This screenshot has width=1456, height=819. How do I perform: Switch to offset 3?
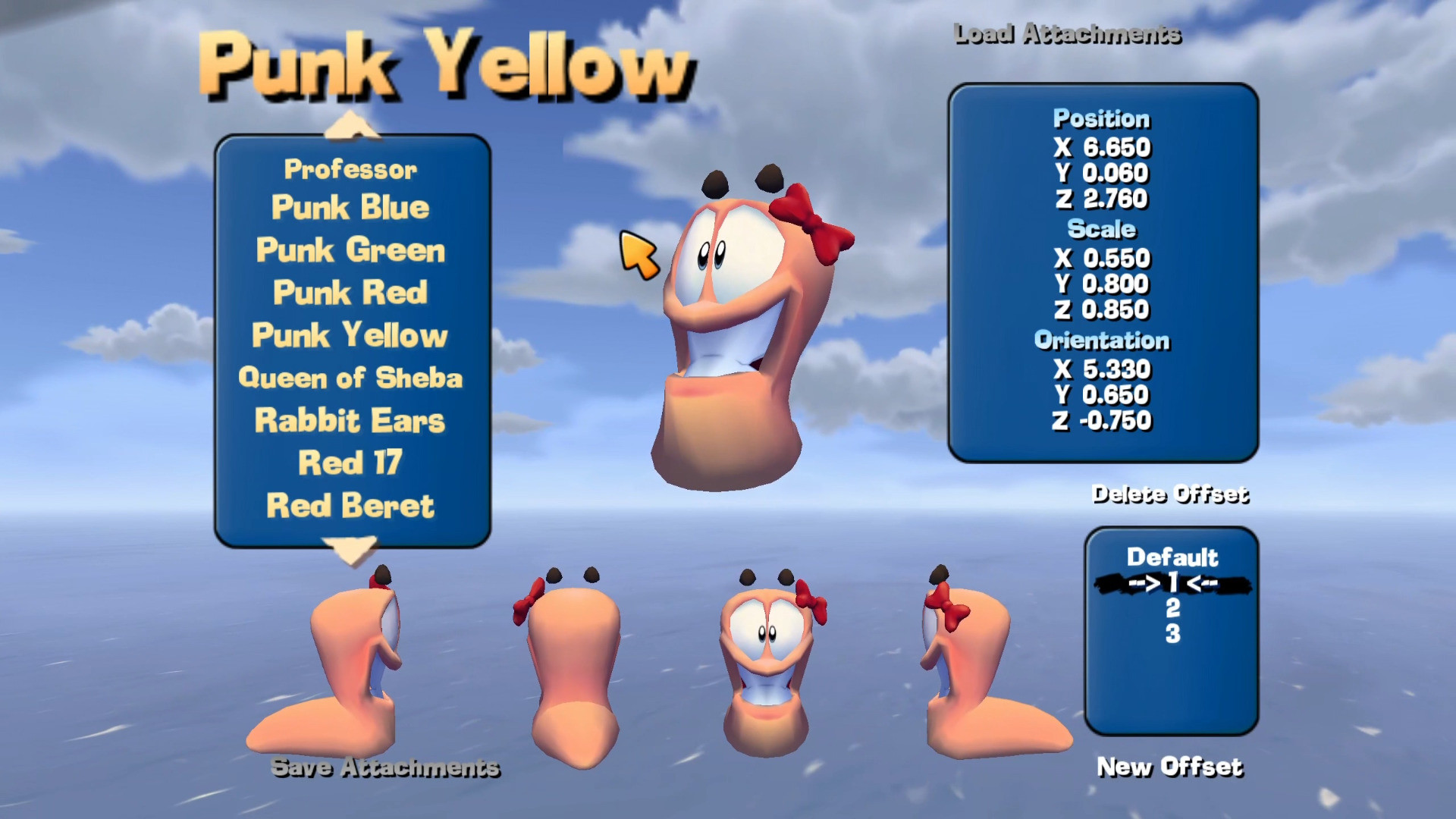[x=1172, y=634]
